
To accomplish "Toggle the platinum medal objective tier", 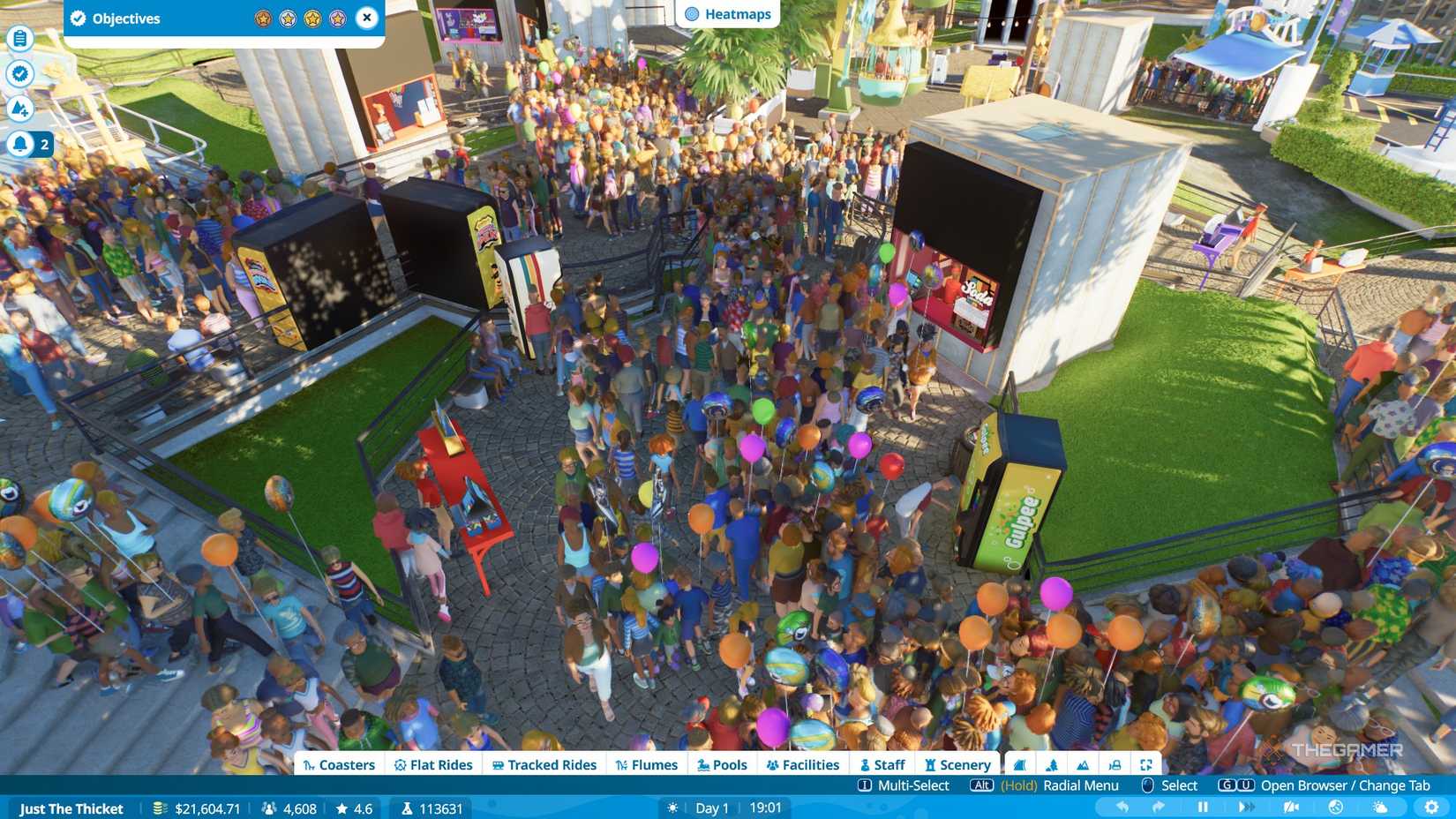I will point(336,18).
